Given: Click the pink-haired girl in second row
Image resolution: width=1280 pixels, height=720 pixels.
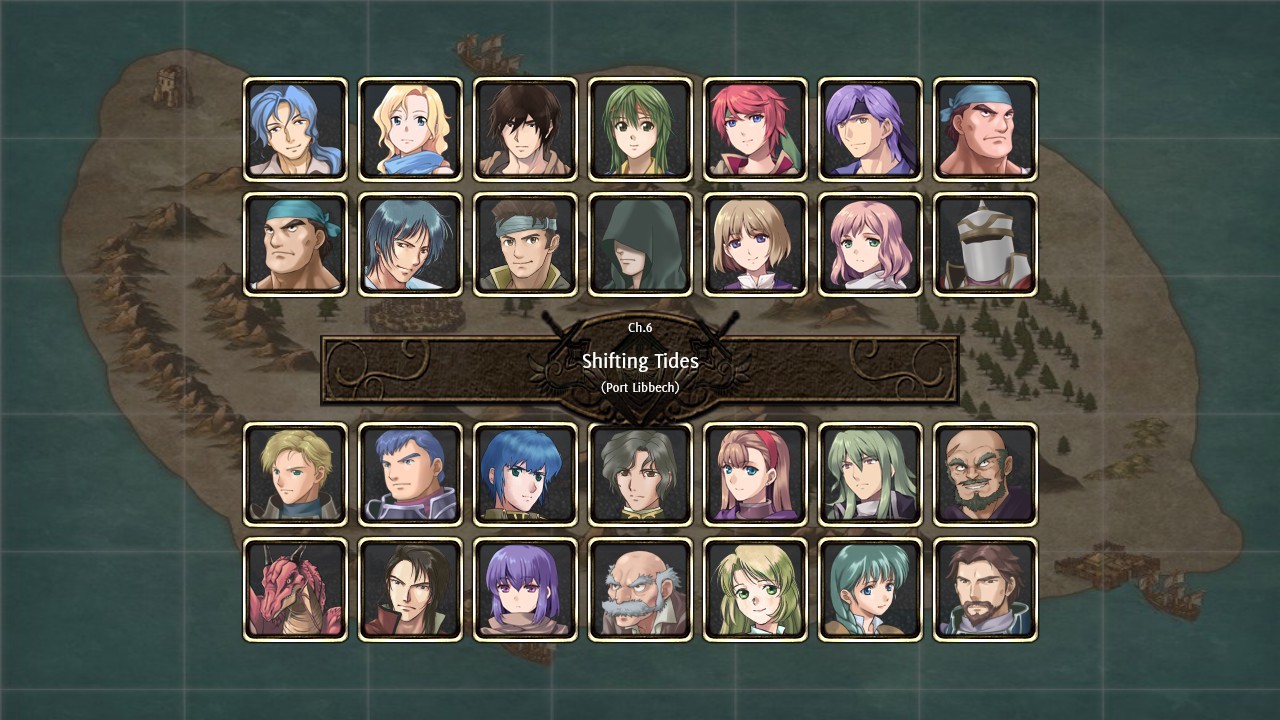Looking at the screenshot, I should point(870,243).
